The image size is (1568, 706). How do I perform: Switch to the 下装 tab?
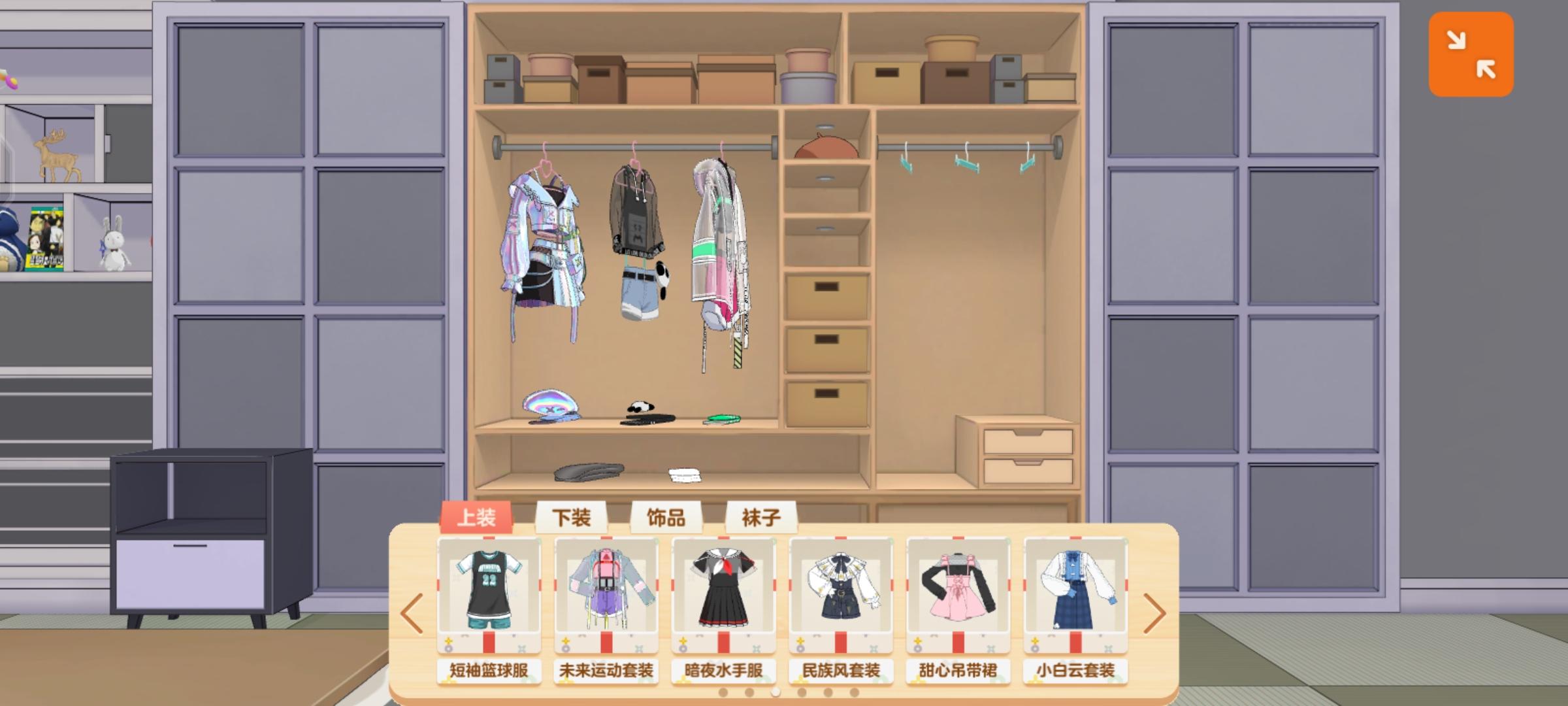pyautogui.click(x=572, y=518)
